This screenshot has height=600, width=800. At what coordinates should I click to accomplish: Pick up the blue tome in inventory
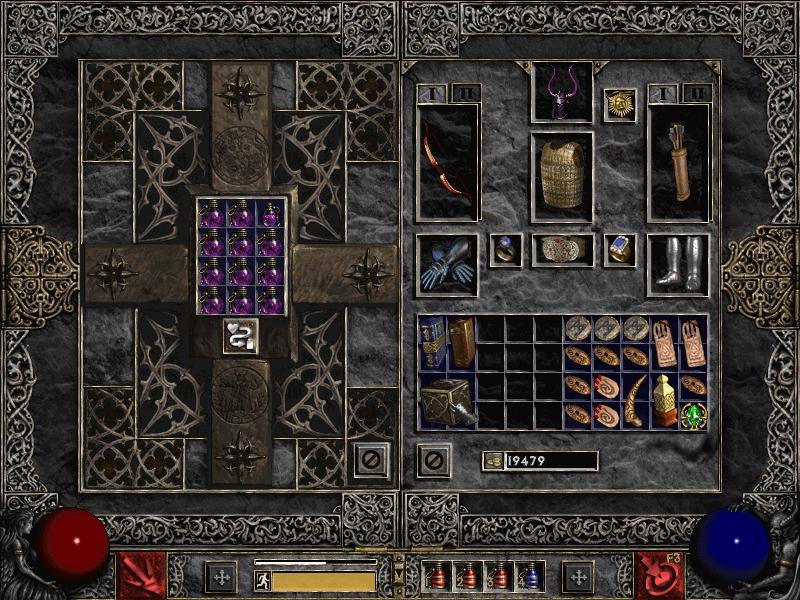pos(432,341)
